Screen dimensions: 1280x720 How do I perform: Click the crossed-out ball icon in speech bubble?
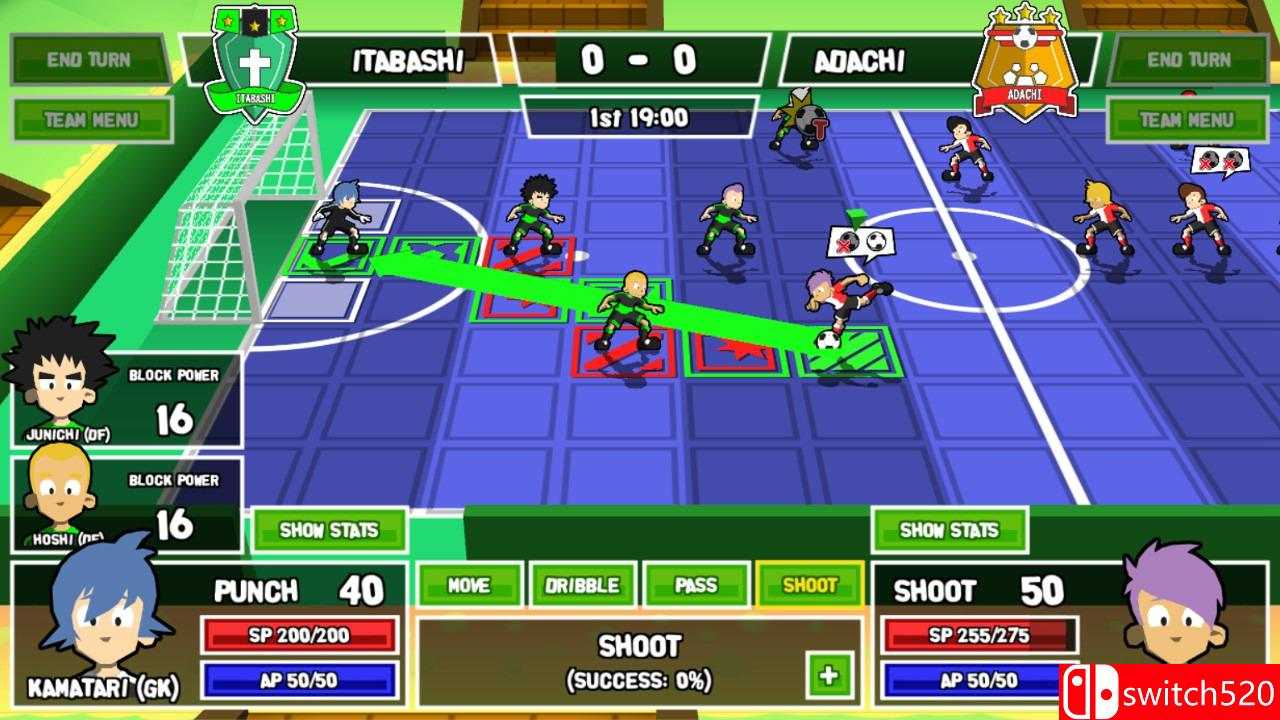coord(847,241)
